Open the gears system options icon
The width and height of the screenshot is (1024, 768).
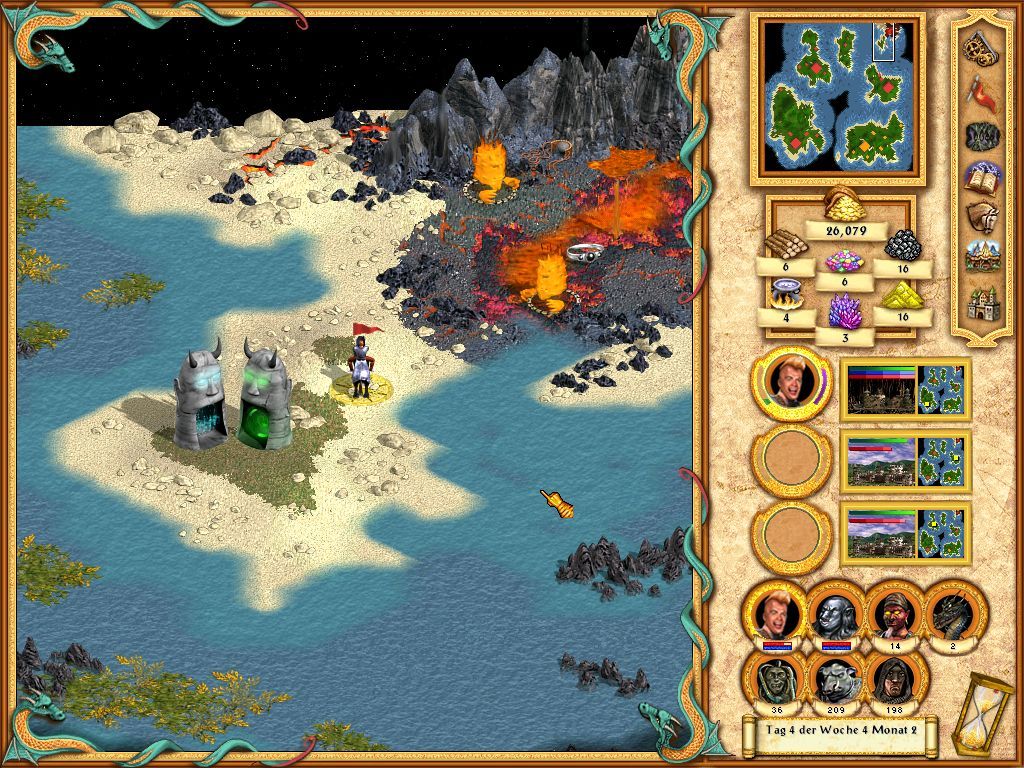coord(979,46)
